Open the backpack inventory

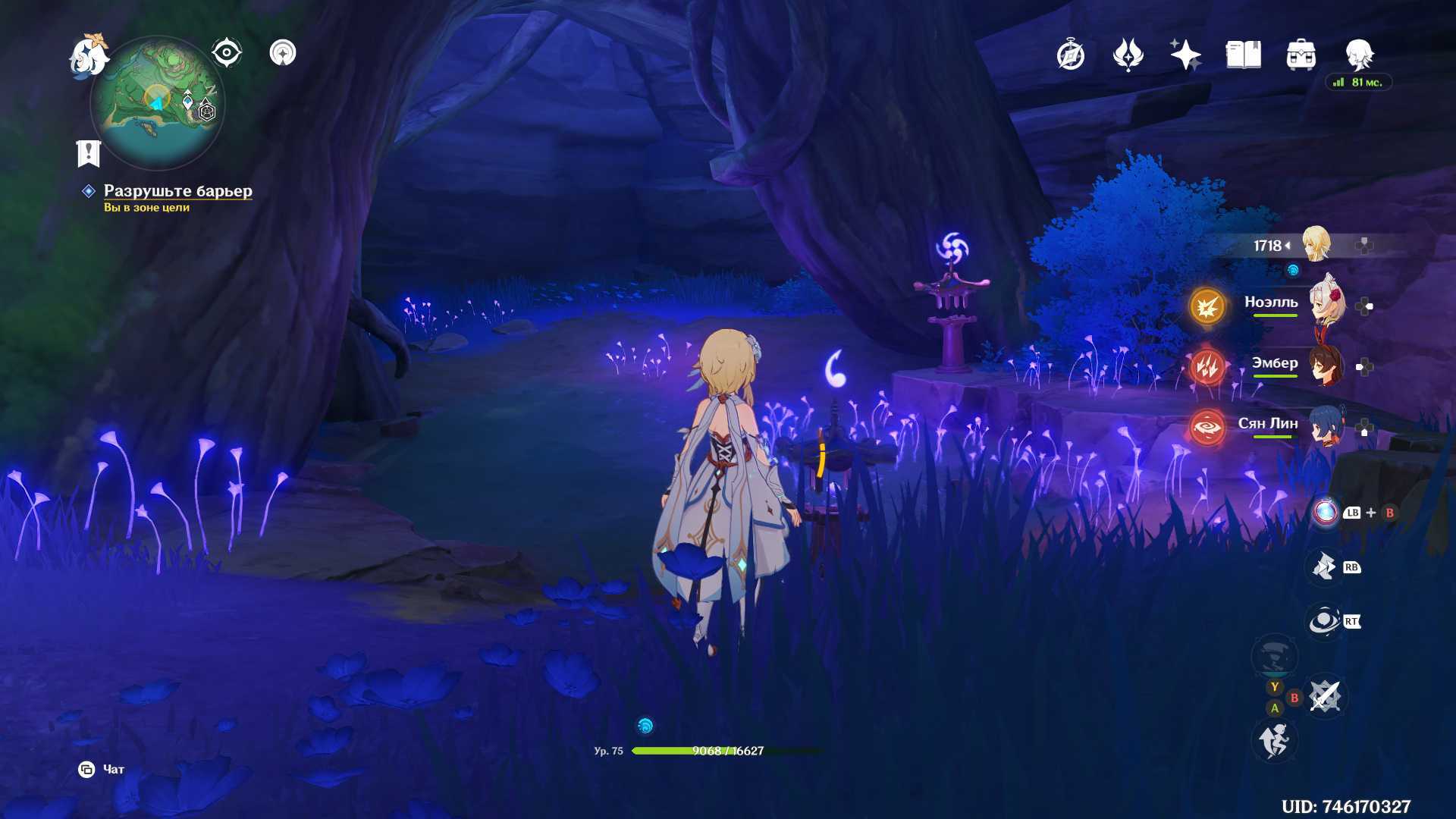(x=1301, y=55)
